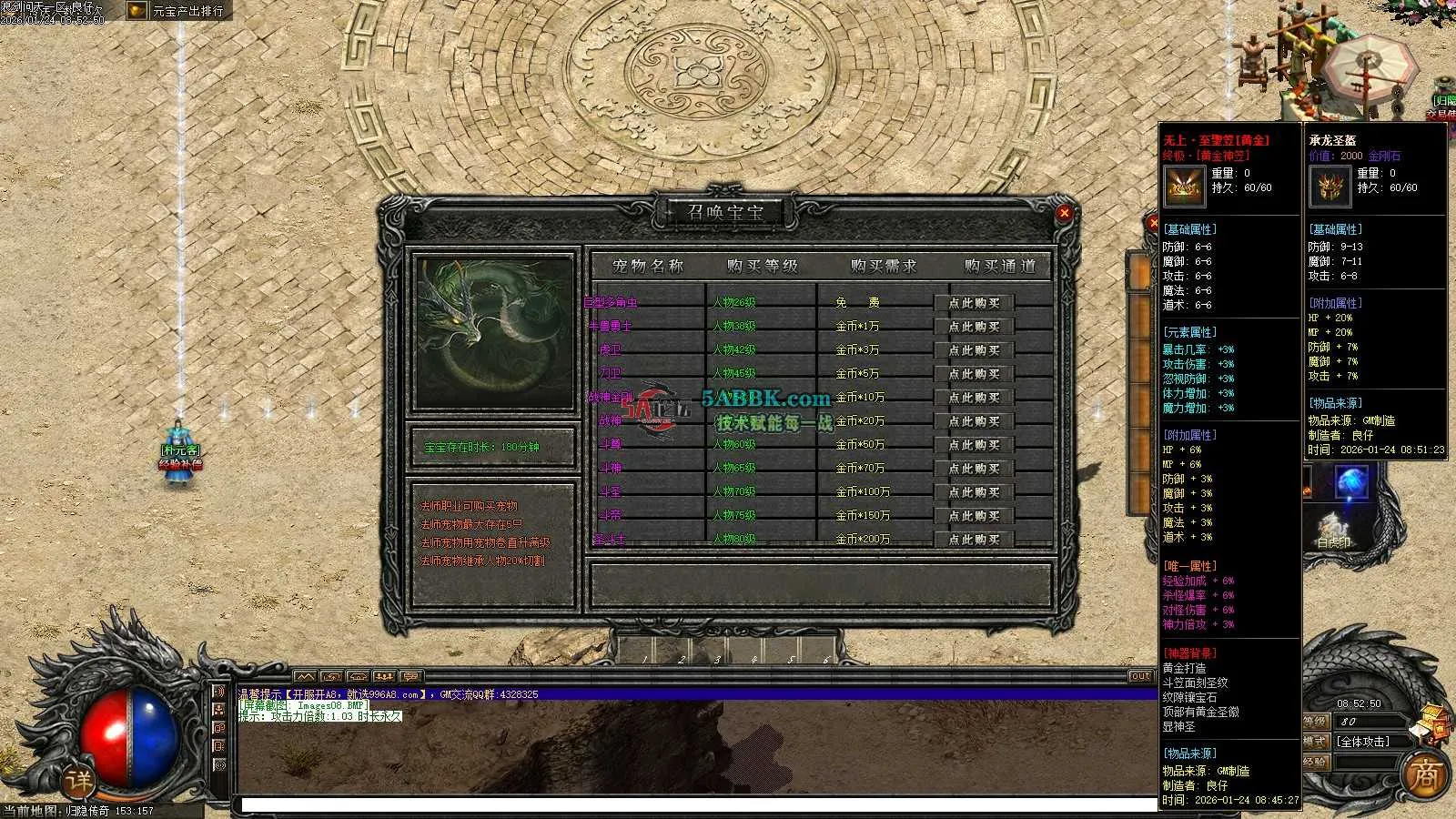
Task: Open the 元宝产出排行 ranking button
Action: coord(178,11)
